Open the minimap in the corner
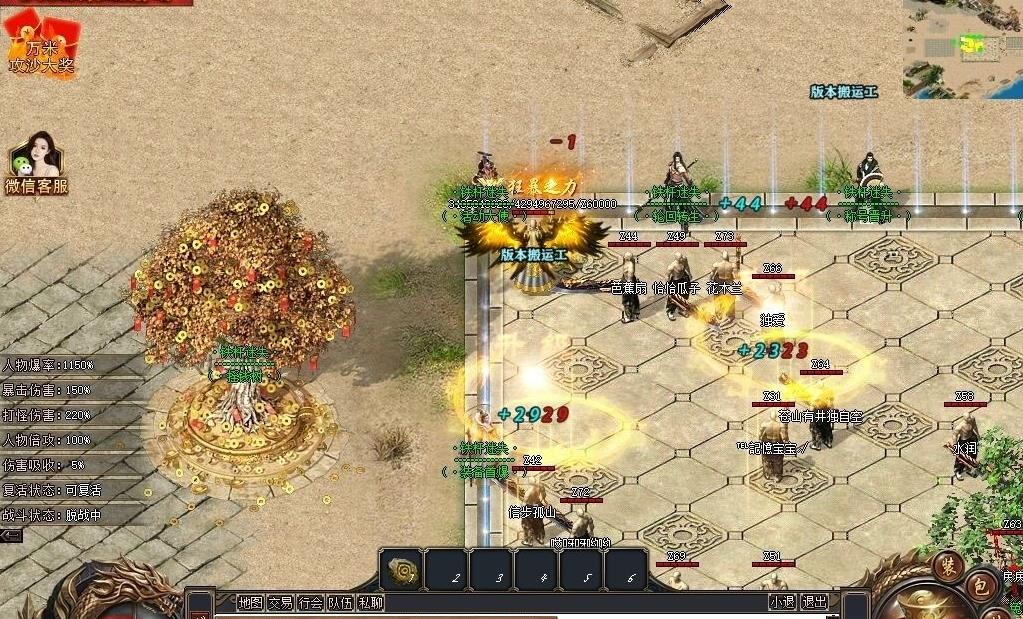Image resolution: width=1023 pixels, height=619 pixels. pyautogui.click(x=963, y=48)
